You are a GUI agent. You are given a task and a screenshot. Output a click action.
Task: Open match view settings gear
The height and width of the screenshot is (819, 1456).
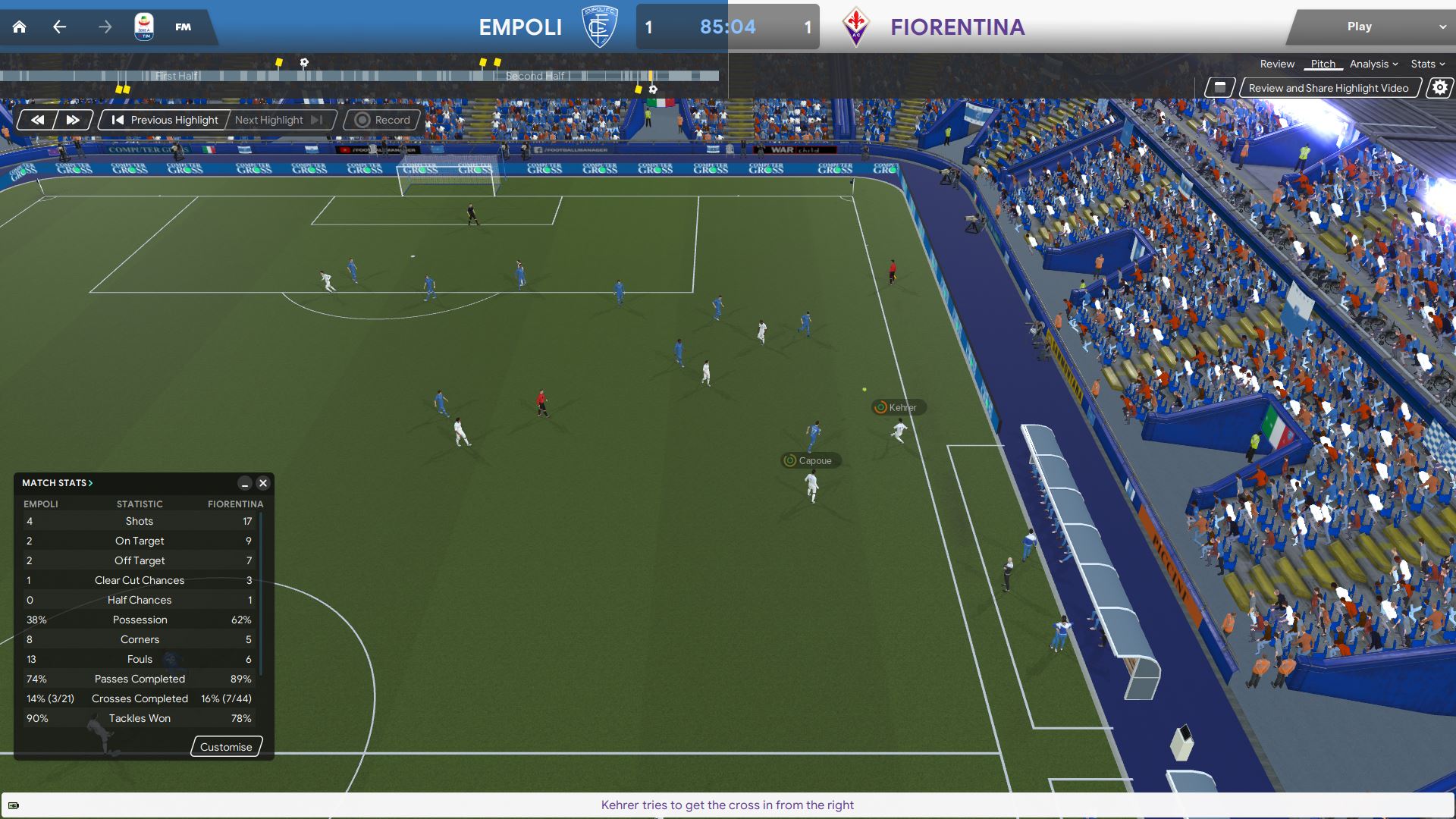(x=1439, y=88)
